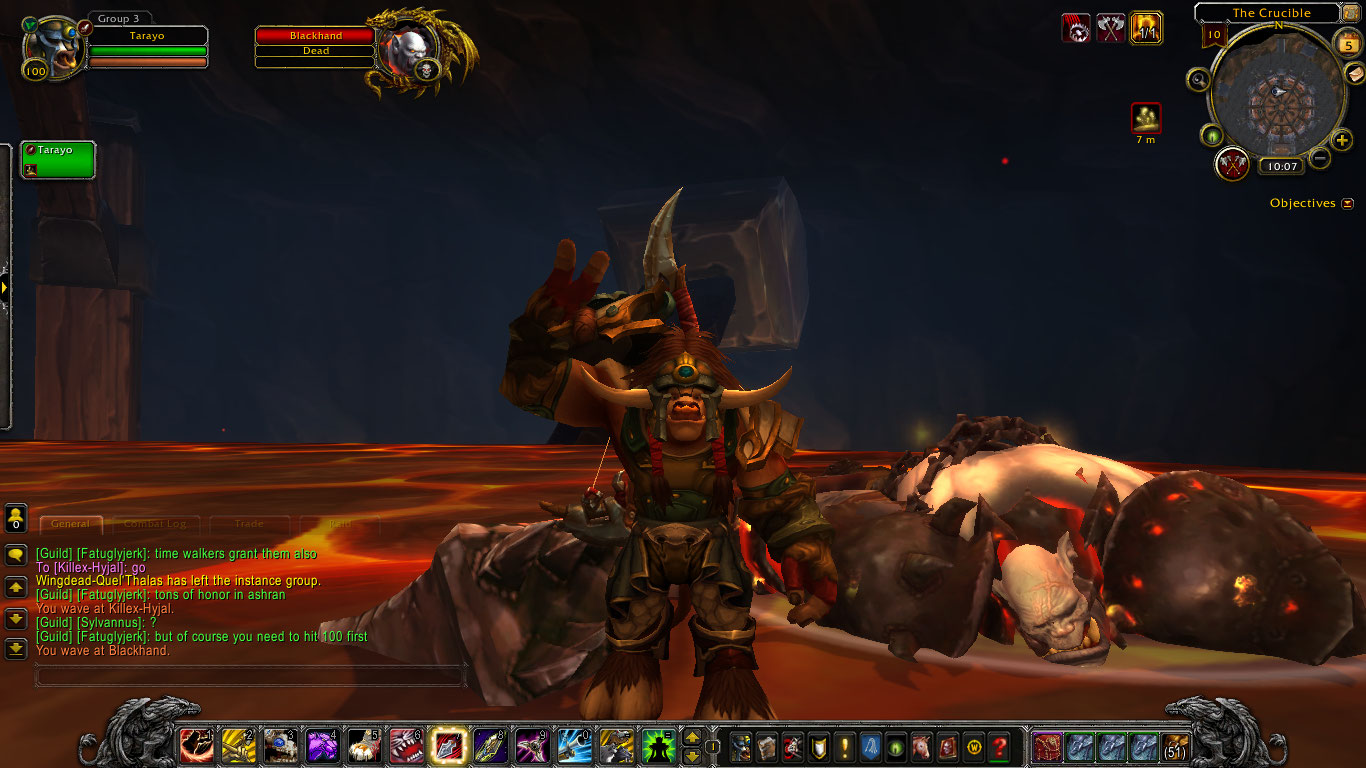The image size is (1366, 768).
Task: Activate the highlighted red-gem ability in slot 7
Action: coord(444,746)
